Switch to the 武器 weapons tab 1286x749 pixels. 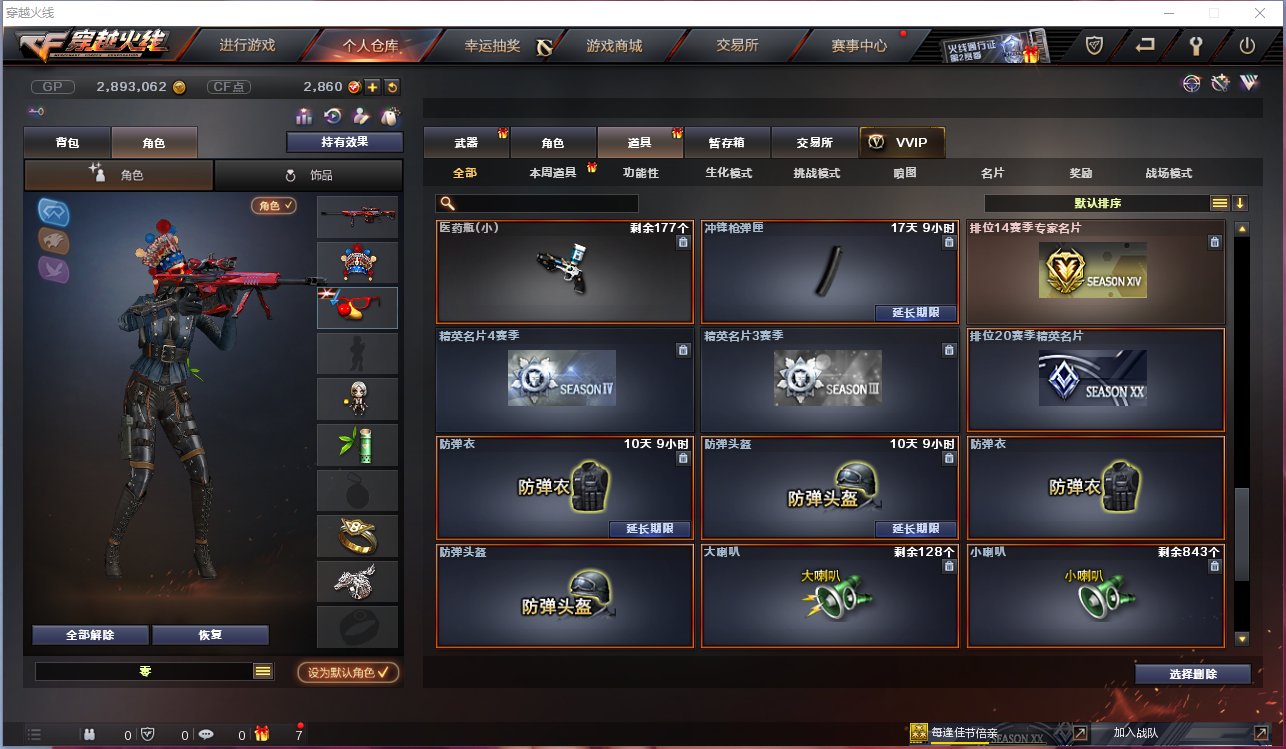point(466,142)
